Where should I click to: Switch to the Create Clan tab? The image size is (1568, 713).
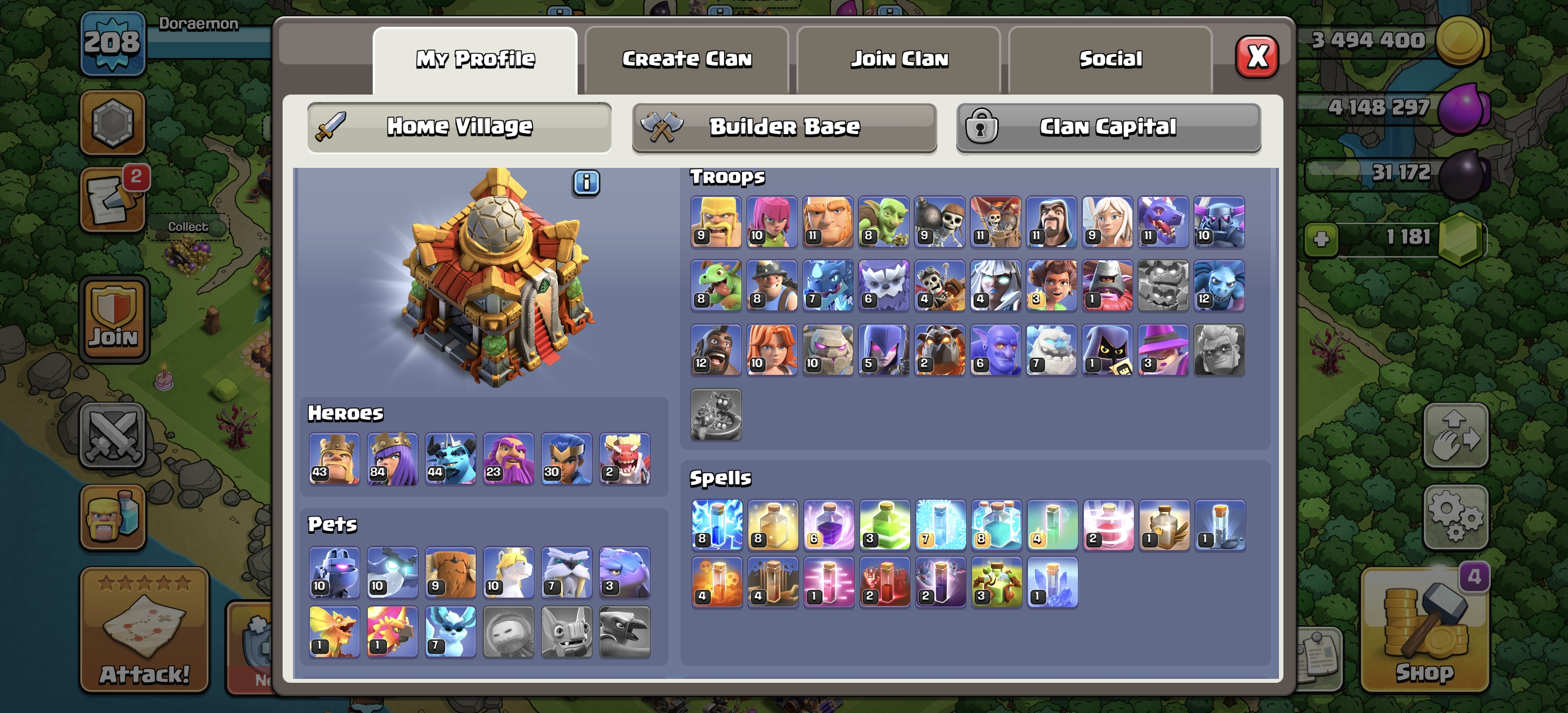[x=686, y=59]
